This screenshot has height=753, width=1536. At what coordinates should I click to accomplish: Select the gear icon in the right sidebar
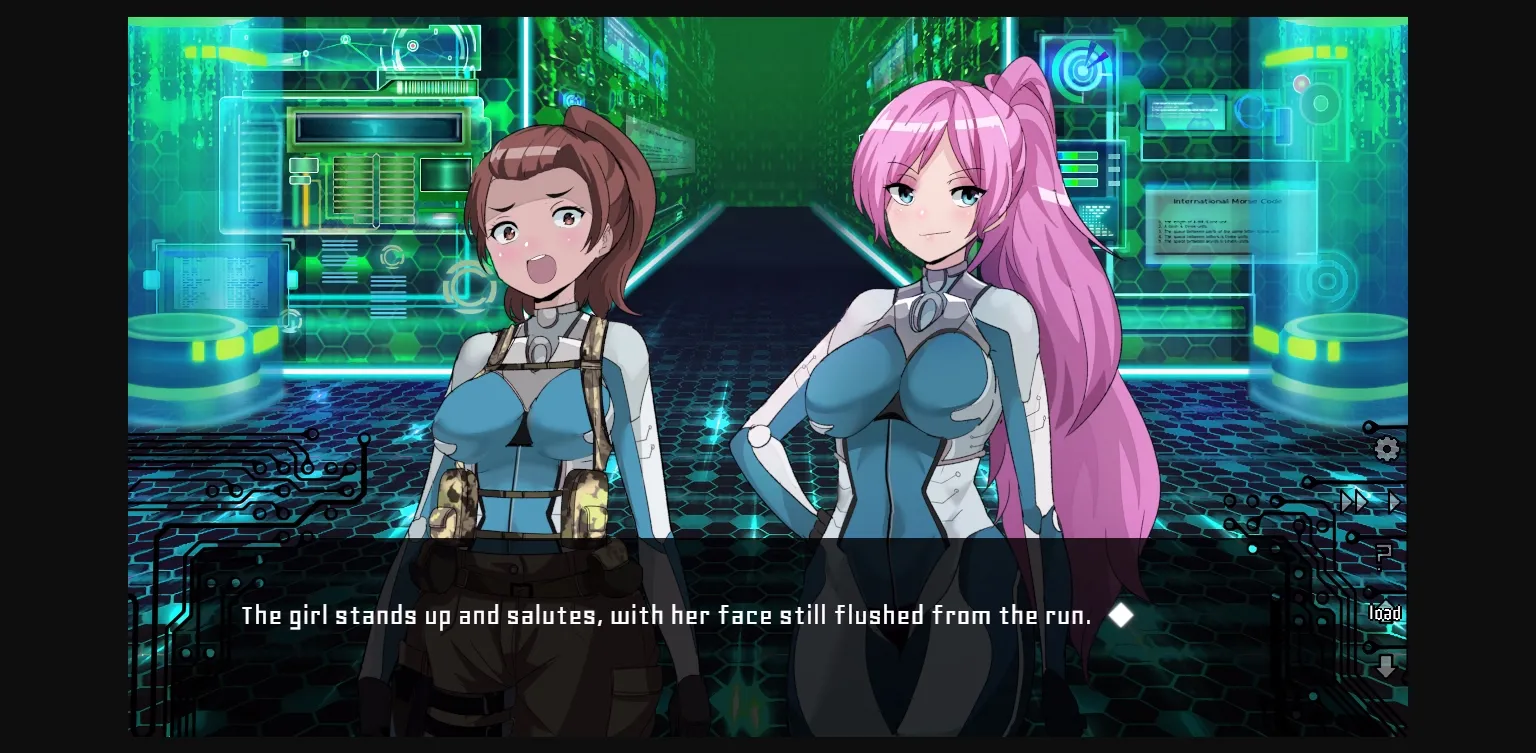click(1386, 450)
